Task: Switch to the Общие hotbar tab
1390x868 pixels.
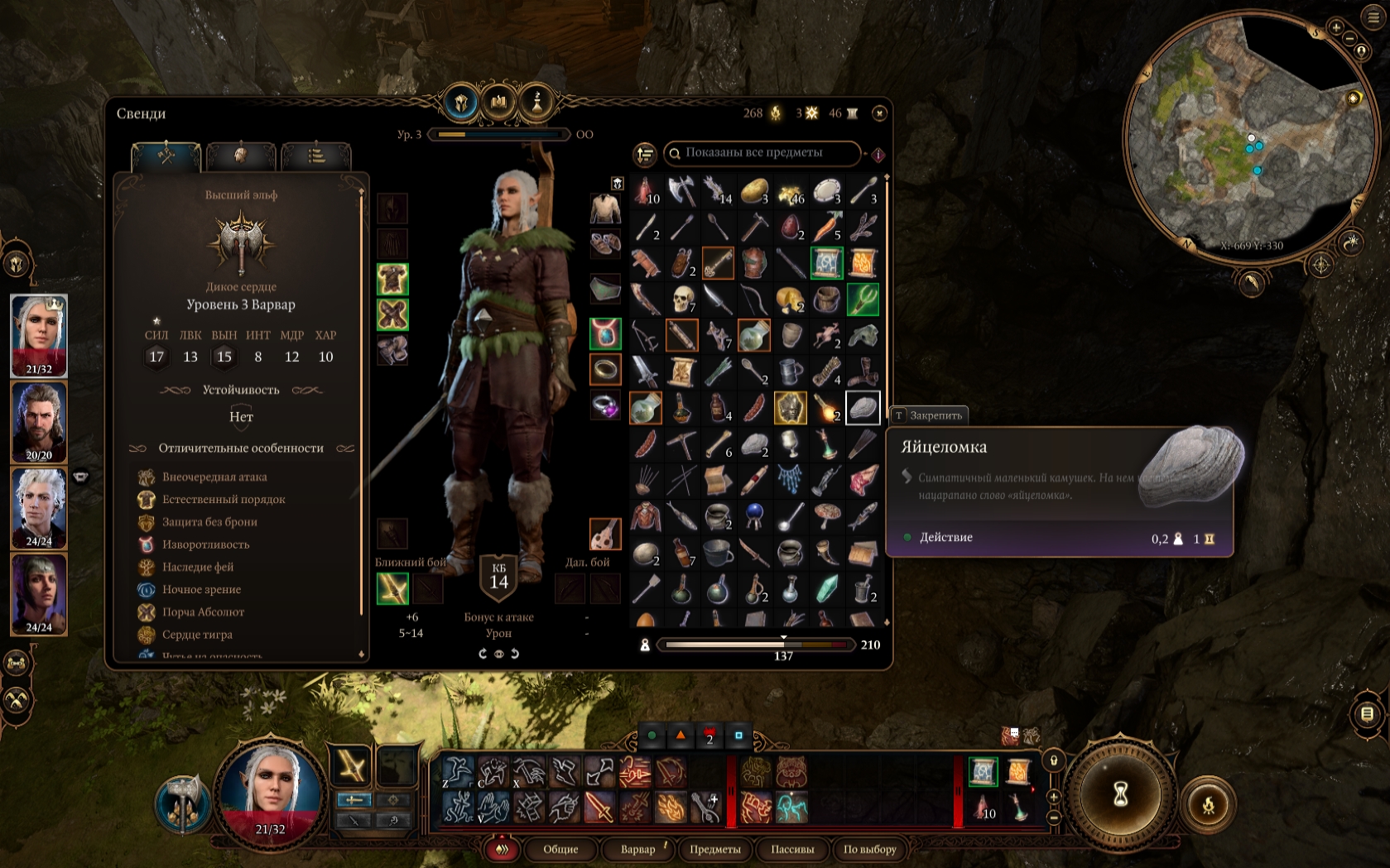Action: (560, 849)
